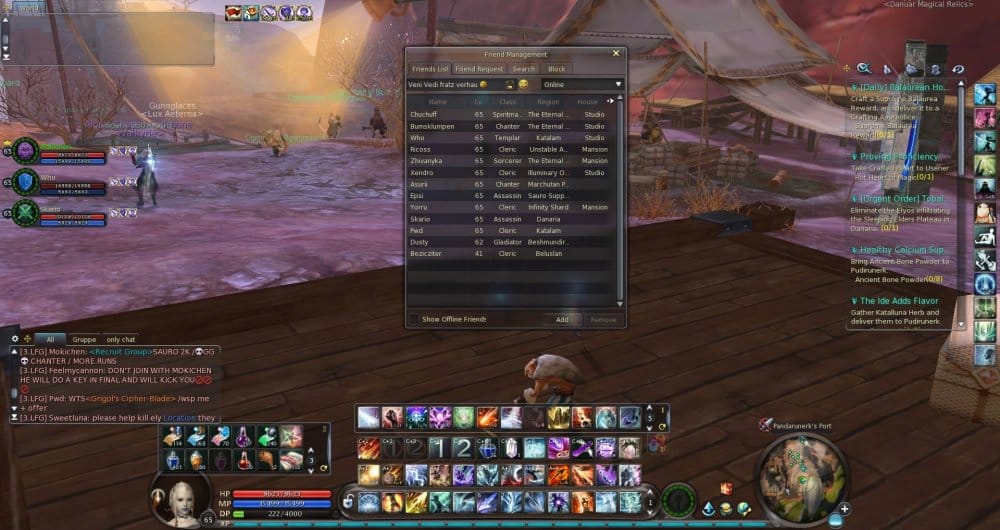The width and height of the screenshot is (1000, 530).
Task: Zoom in the minimap with plus button
Action: (845, 508)
